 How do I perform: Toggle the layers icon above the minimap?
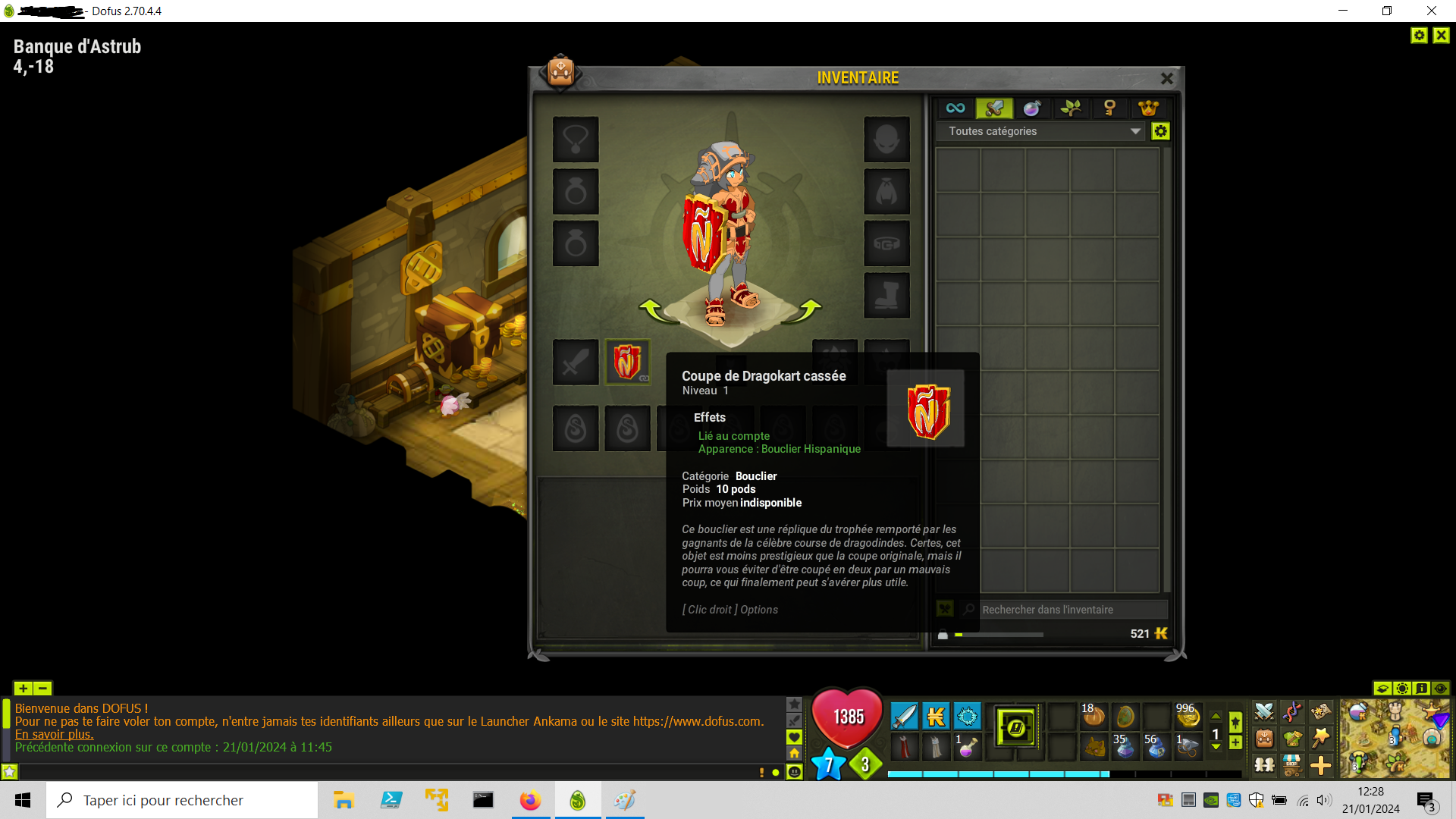[x=1383, y=689]
